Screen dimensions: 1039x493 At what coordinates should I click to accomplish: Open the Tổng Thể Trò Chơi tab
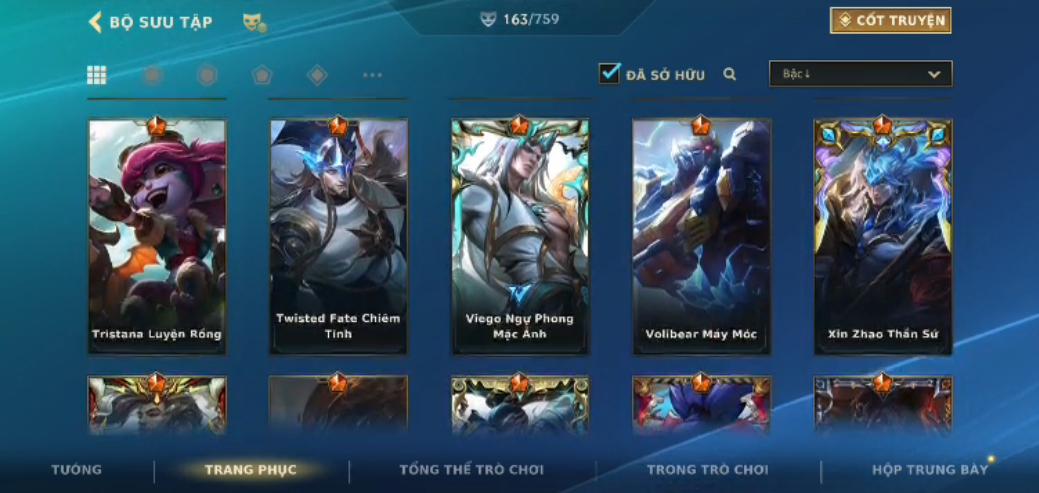pos(471,470)
